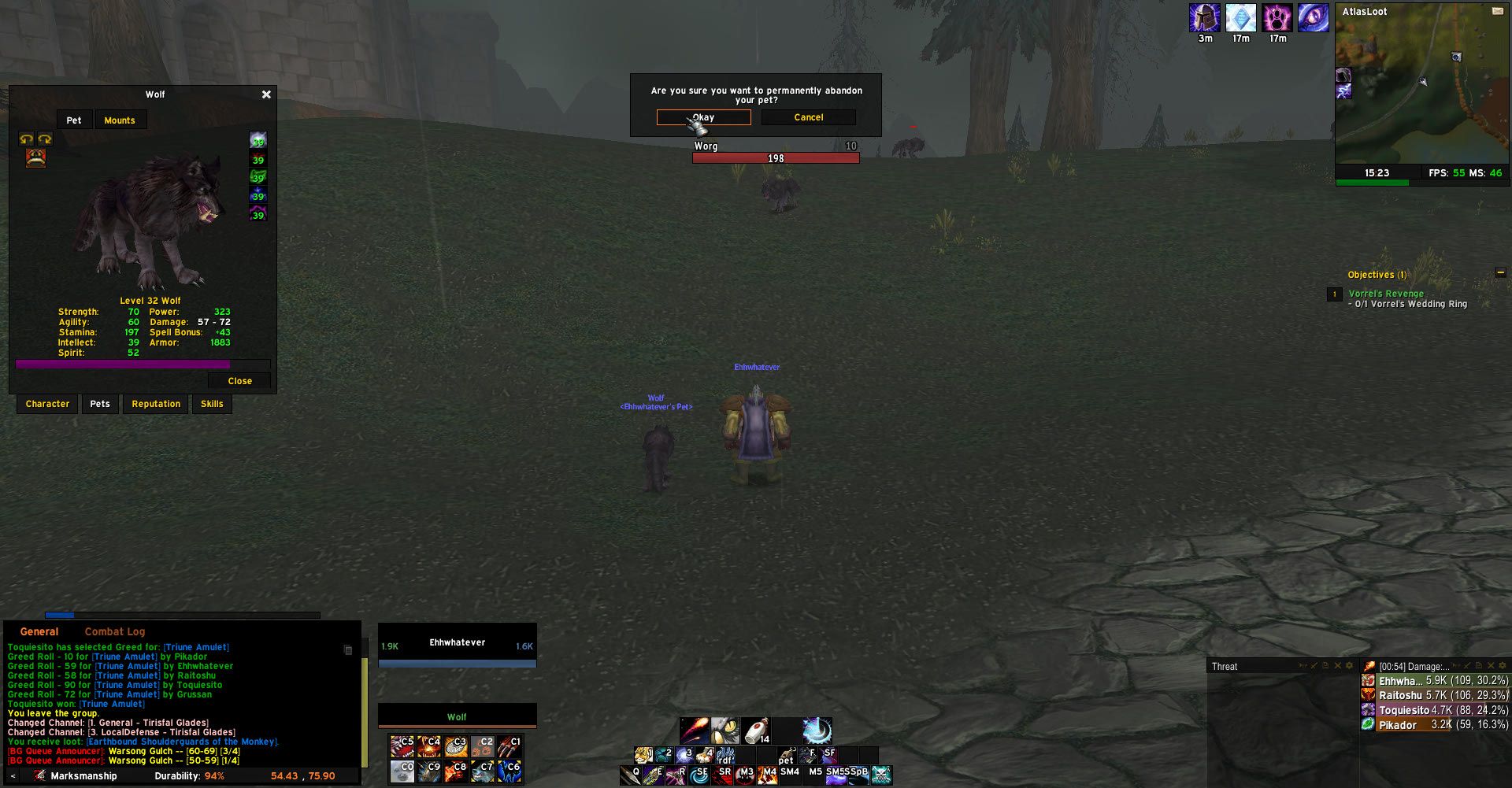Open mail via the minimap envelope icon

(x=1498, y=11)
